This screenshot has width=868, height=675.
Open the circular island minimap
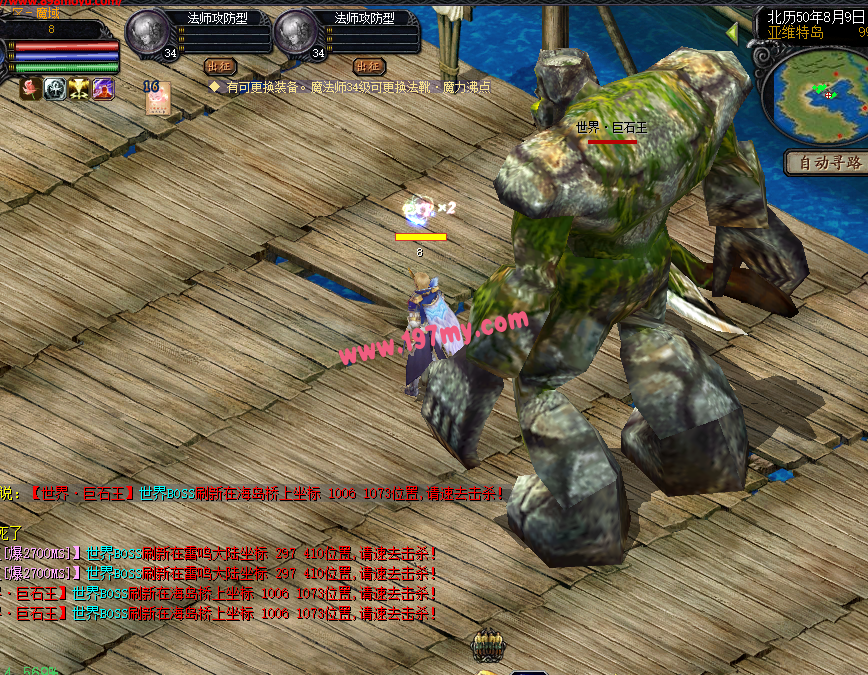(814, 96)
